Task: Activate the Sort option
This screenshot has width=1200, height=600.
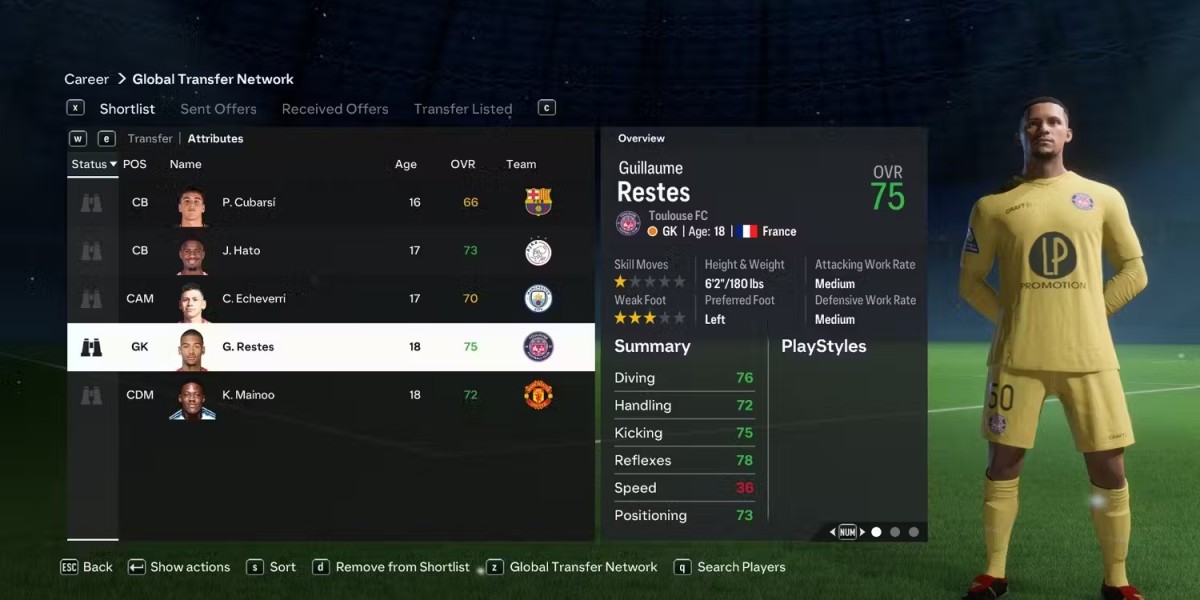Action: pyautogui.click(x=282, y=567)
